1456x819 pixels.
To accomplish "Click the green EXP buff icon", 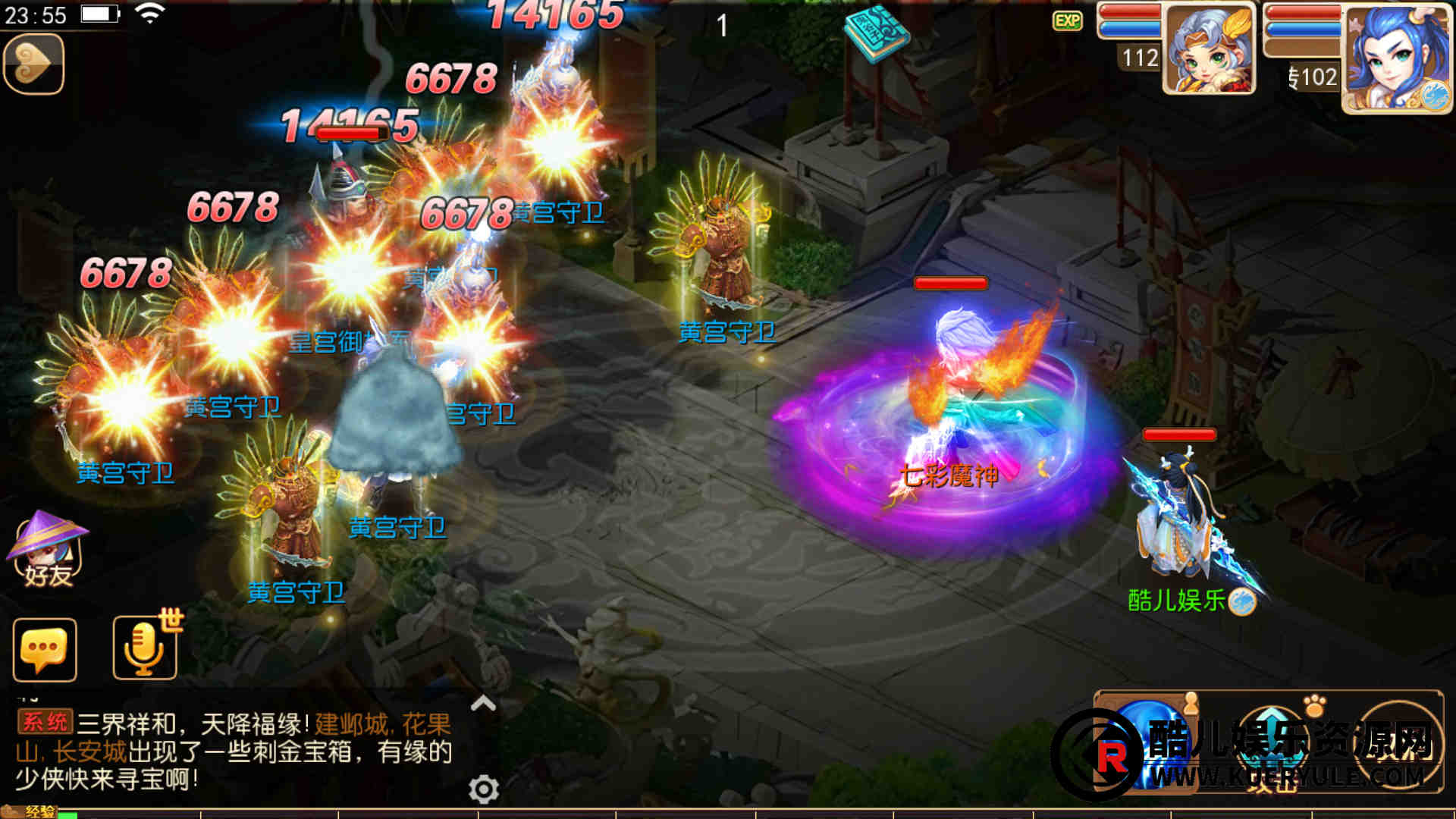I will (1067, 20).
